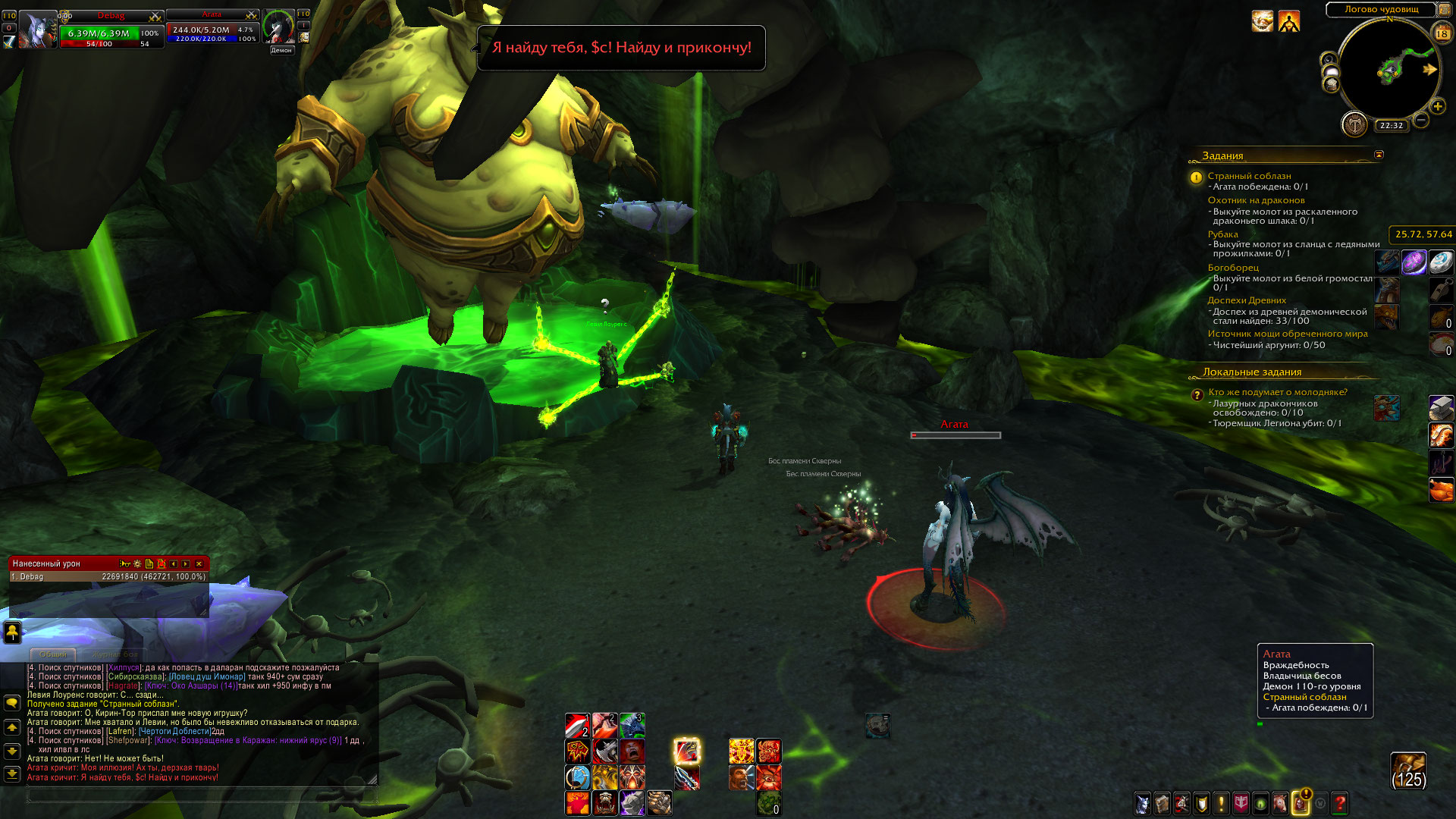The image size is (1456, 819).
Task: Zoom out the minimap with minus button
Action: tap(1420, 120)
